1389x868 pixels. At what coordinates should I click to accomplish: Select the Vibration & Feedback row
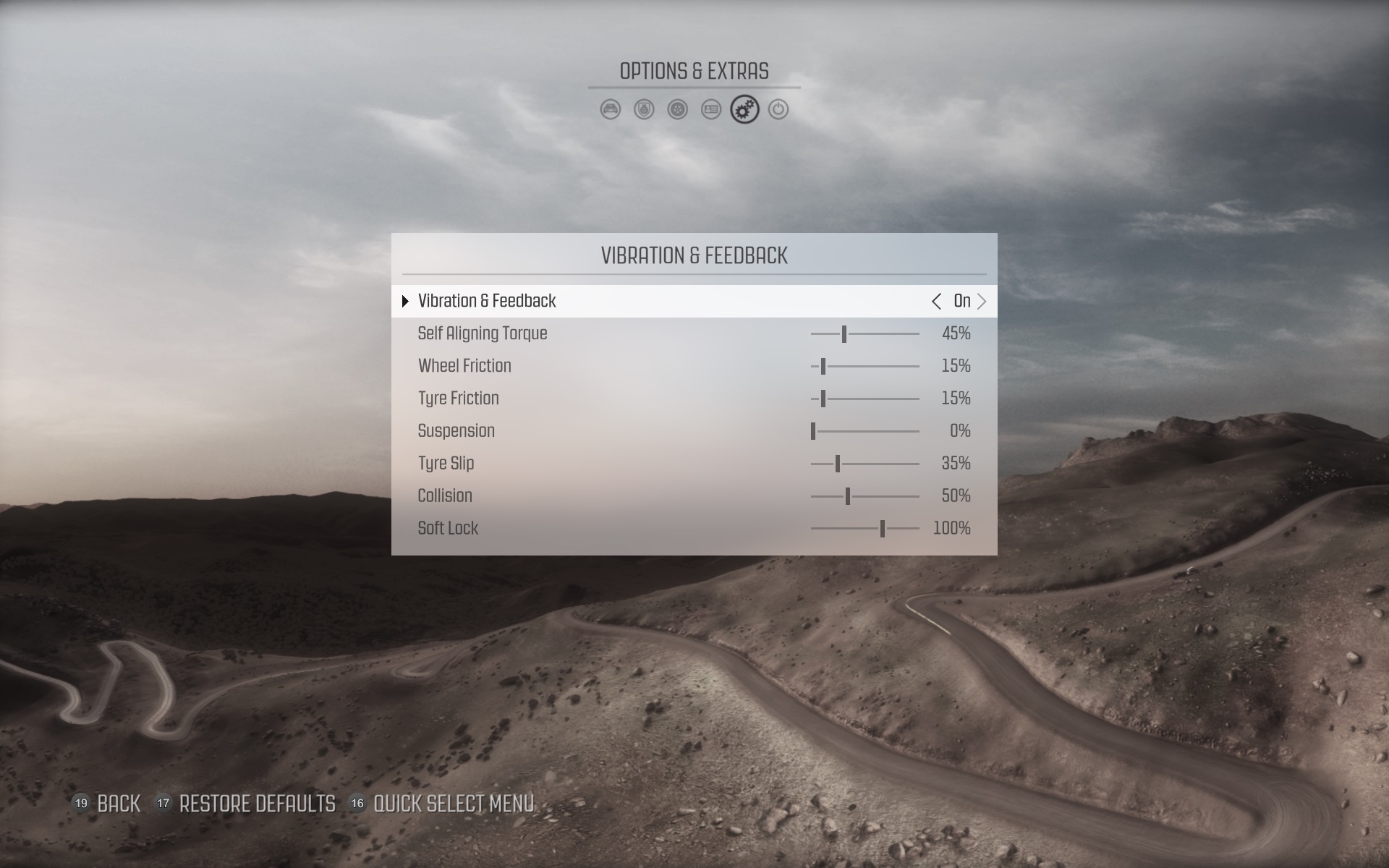[487, 302]
